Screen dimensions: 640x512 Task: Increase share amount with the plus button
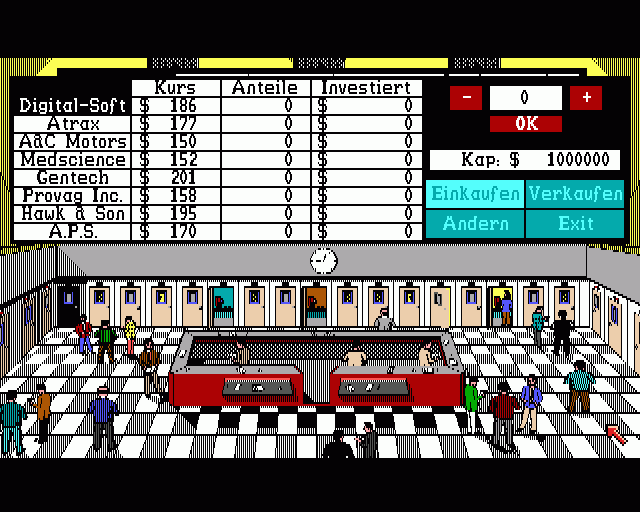click(586, 98)
